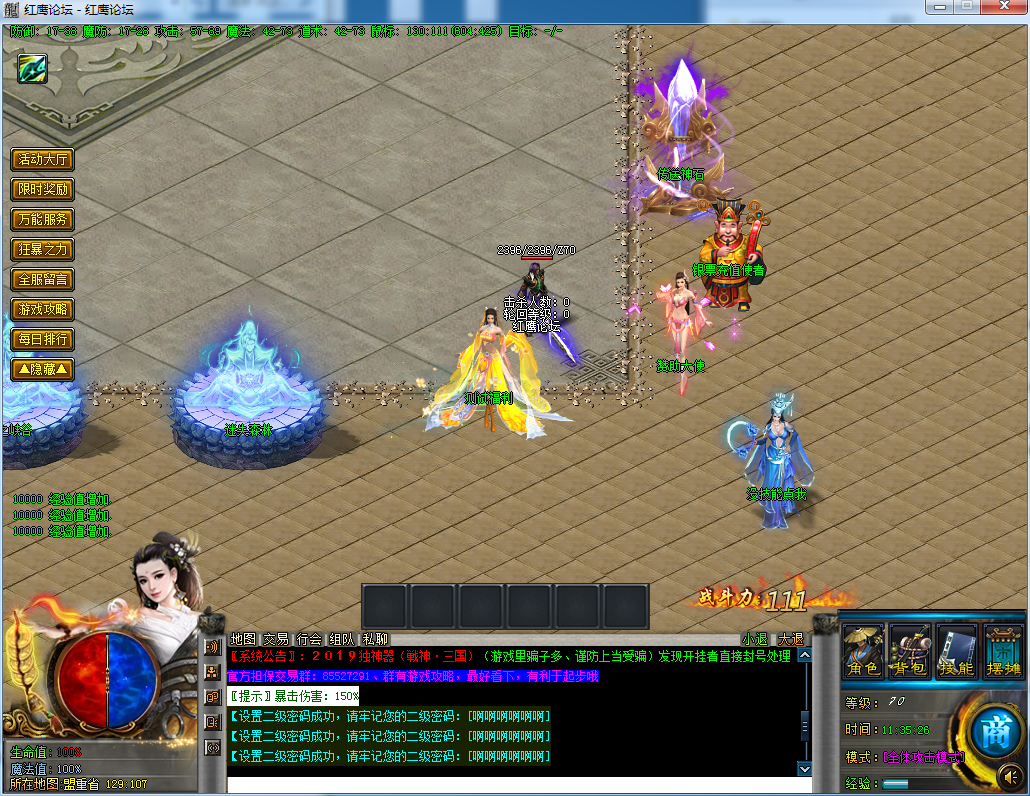
Task: Open the 全服留言 server message button
Action: [x=42, y=280]
